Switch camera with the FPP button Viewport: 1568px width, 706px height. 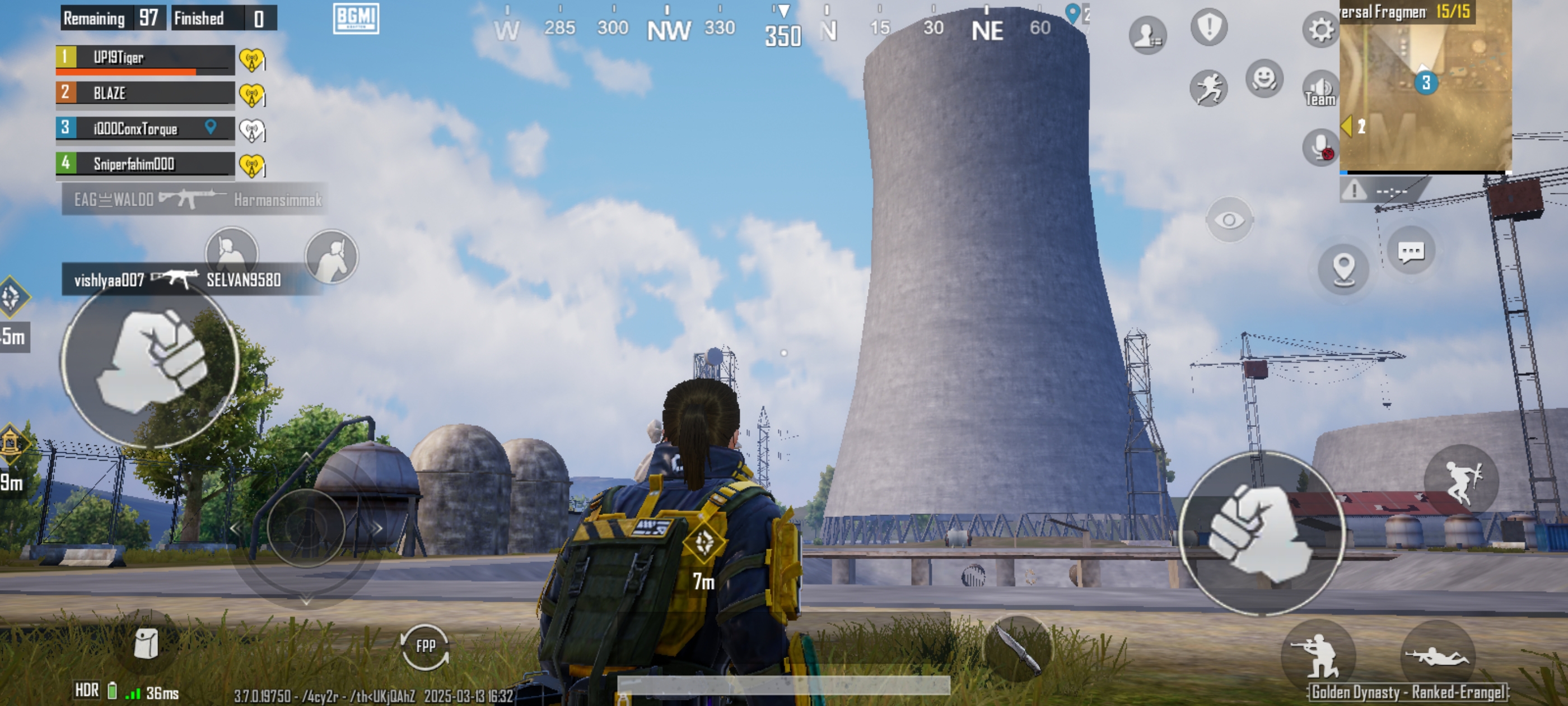click(x=425, y=646)
